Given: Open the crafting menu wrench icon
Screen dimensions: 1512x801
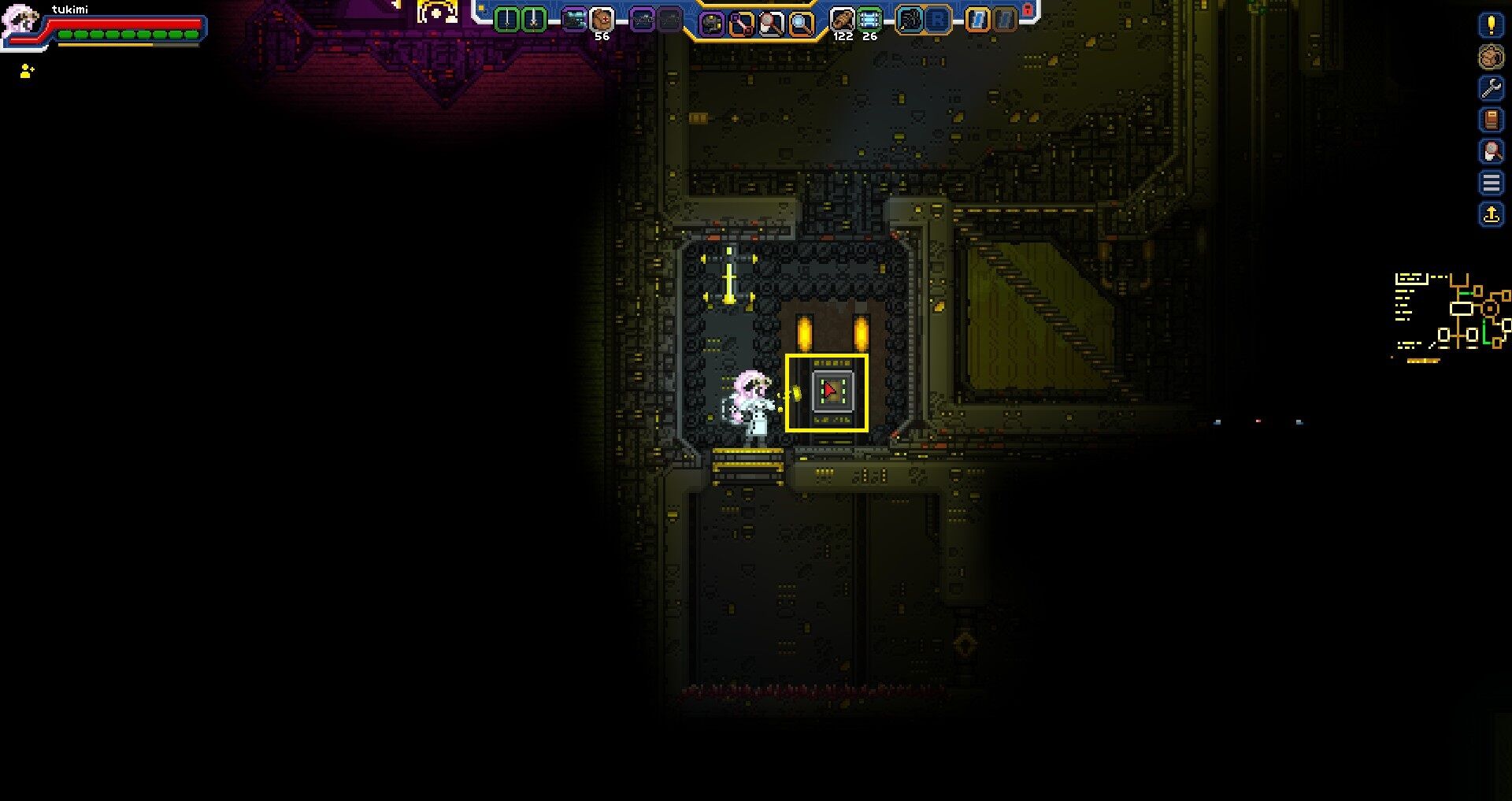Looking at the screenshot, I should pos(1491,88).
